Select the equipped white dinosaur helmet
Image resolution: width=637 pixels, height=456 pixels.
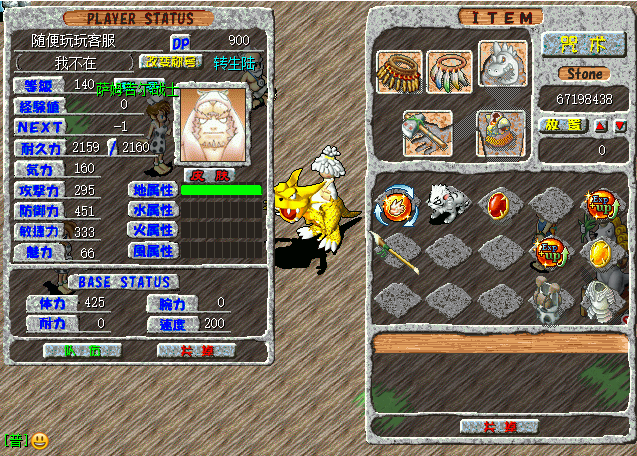501,67
